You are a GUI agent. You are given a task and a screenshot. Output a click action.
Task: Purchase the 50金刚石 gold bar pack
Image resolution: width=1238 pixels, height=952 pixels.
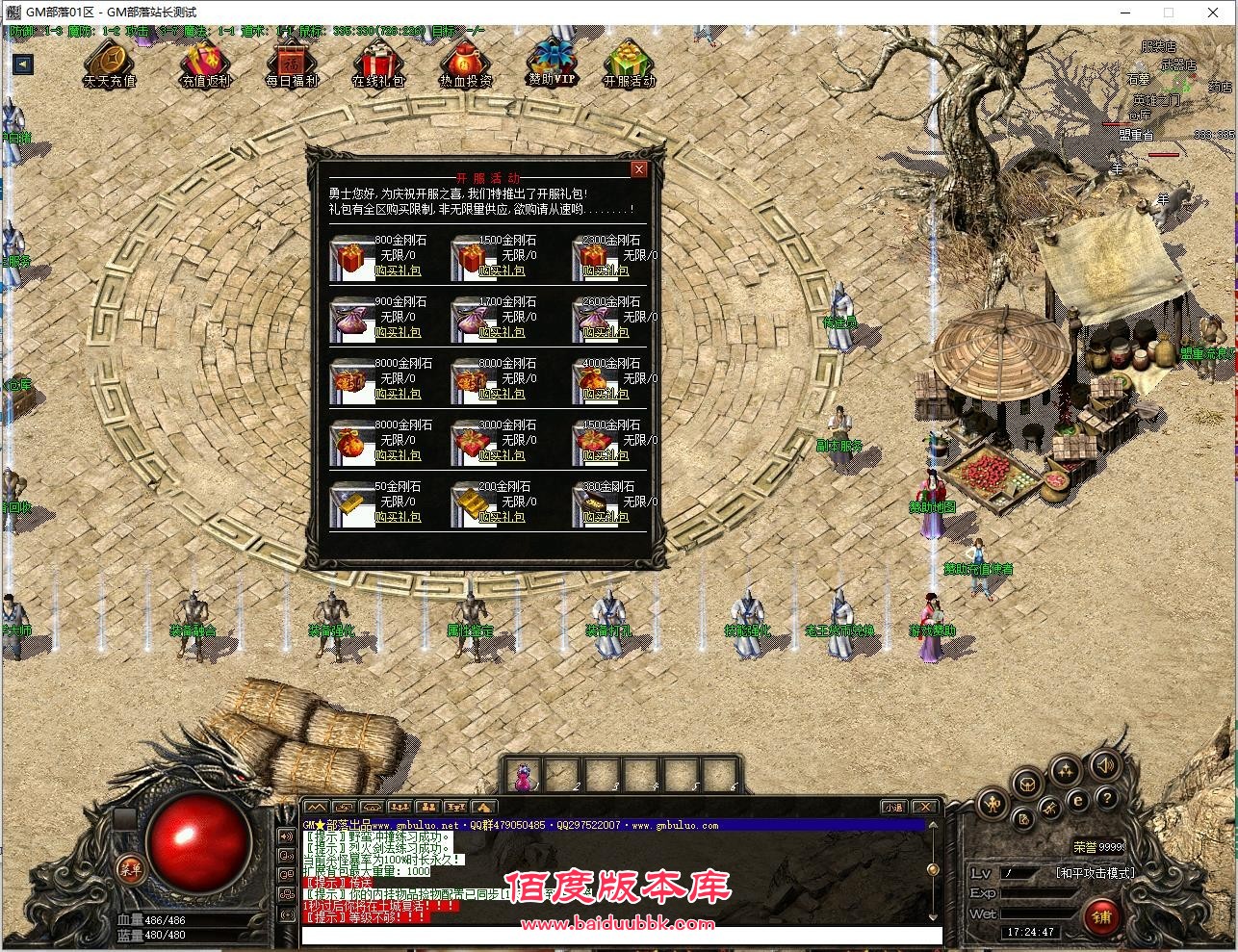(397, 518)
